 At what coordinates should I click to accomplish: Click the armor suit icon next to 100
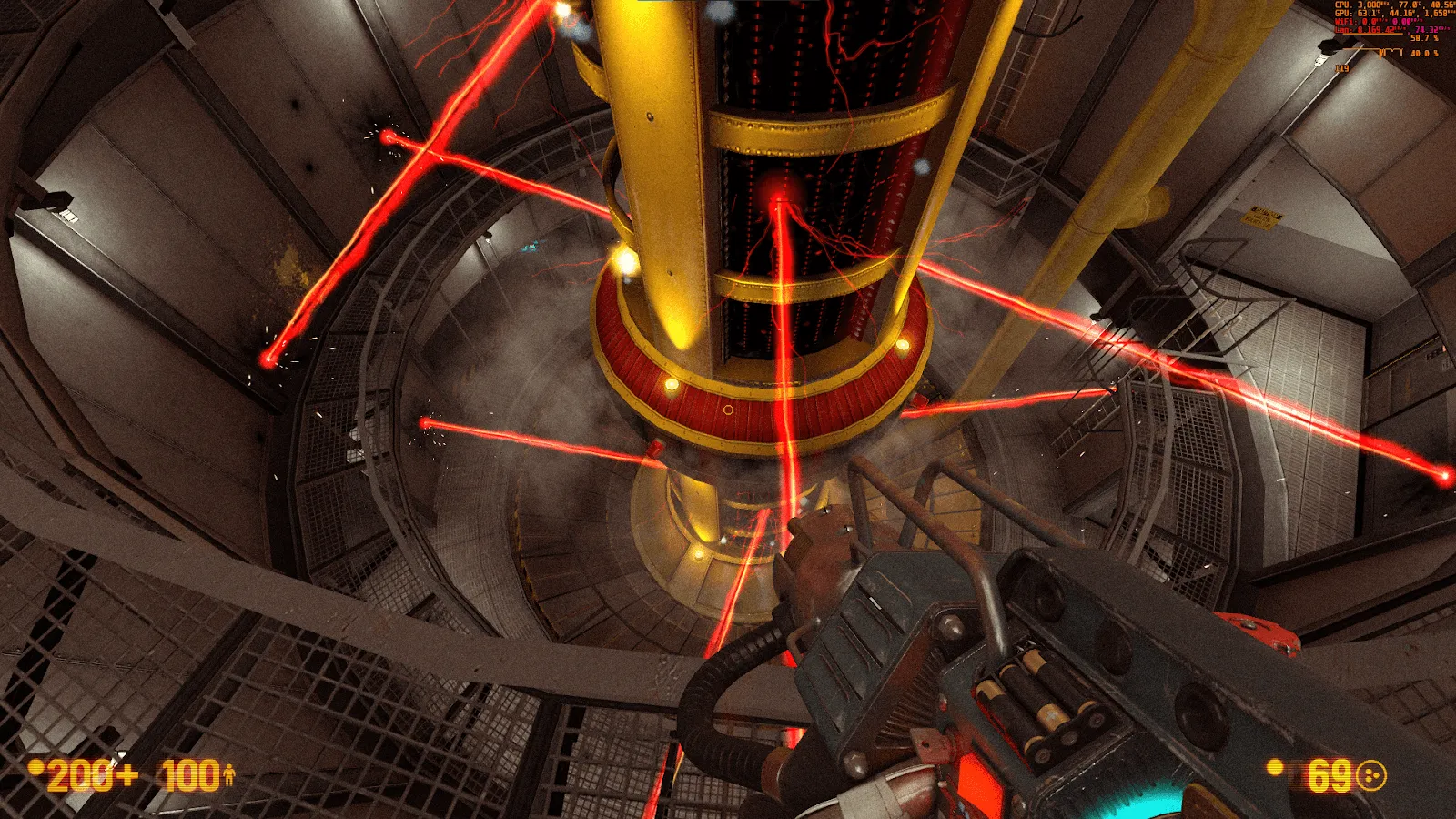coord(230,774)
